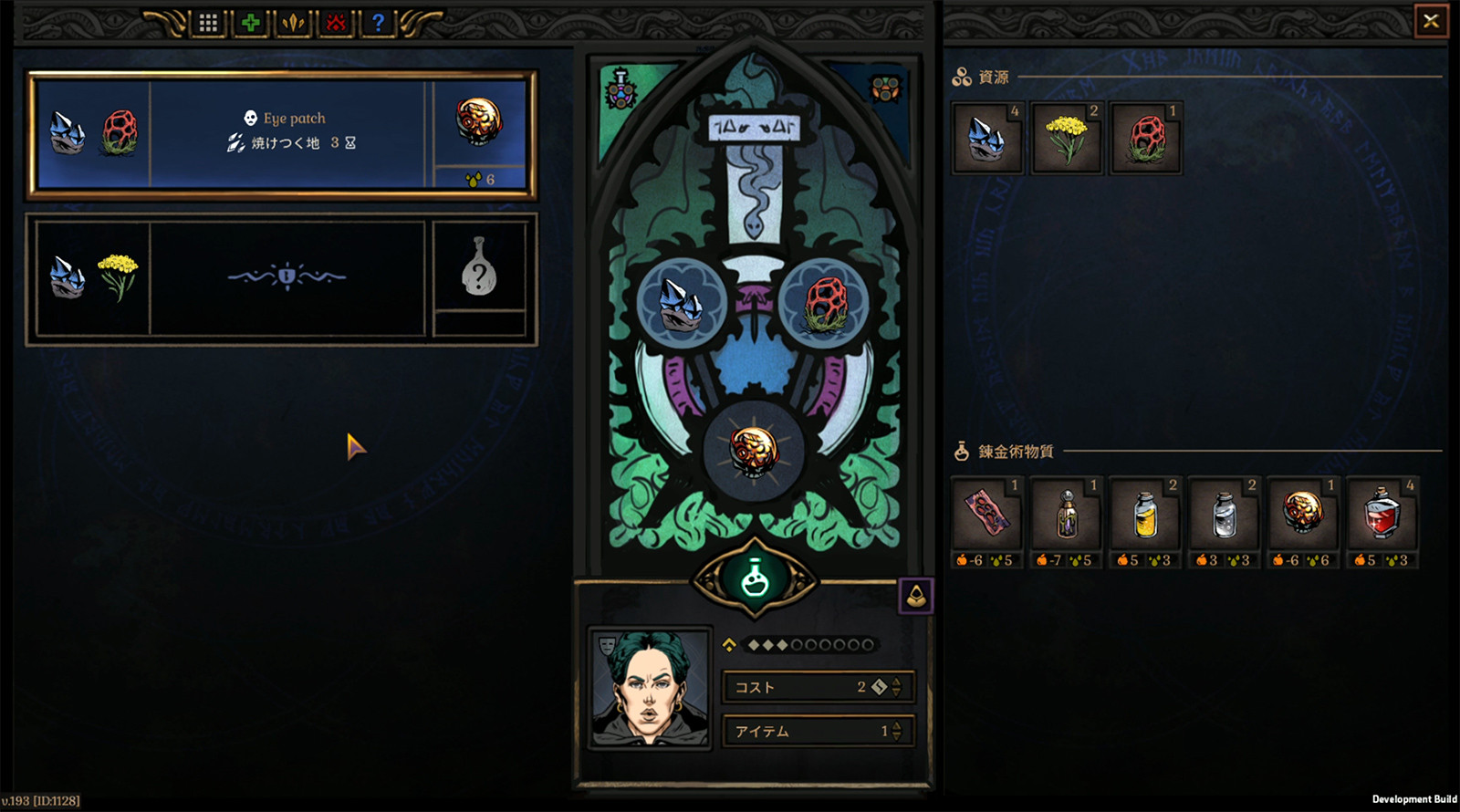Decrease アイテム count using the down arrow
The height and width of the screenshot is (812, 1460).
pos(896,737)
